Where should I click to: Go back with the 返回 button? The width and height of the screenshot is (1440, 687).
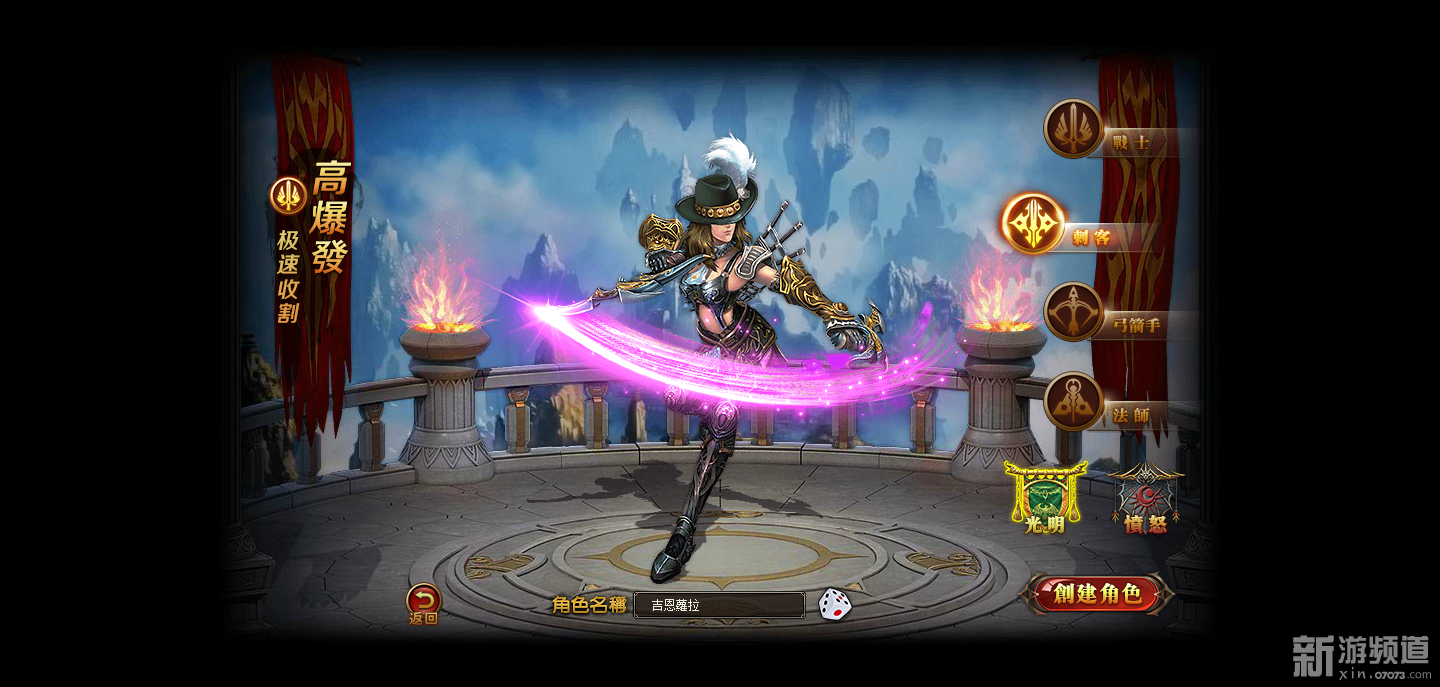tap(423, 603)
